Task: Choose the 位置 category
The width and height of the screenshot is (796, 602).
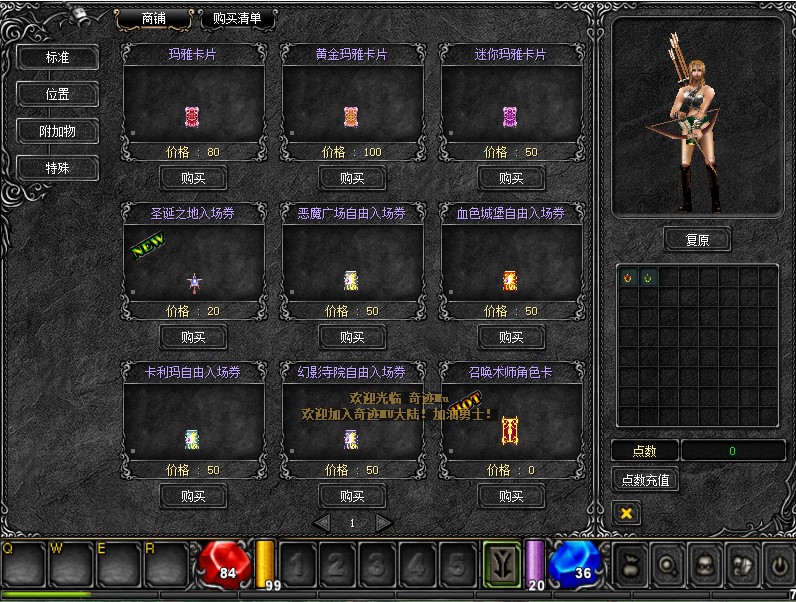Action: coord(57,94)
